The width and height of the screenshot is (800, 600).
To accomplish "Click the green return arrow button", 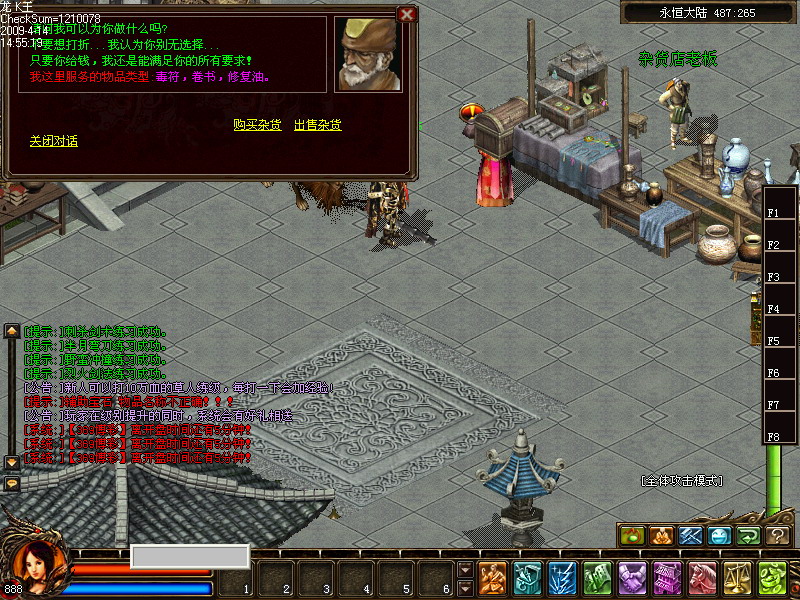I will (x=748, y=536).
